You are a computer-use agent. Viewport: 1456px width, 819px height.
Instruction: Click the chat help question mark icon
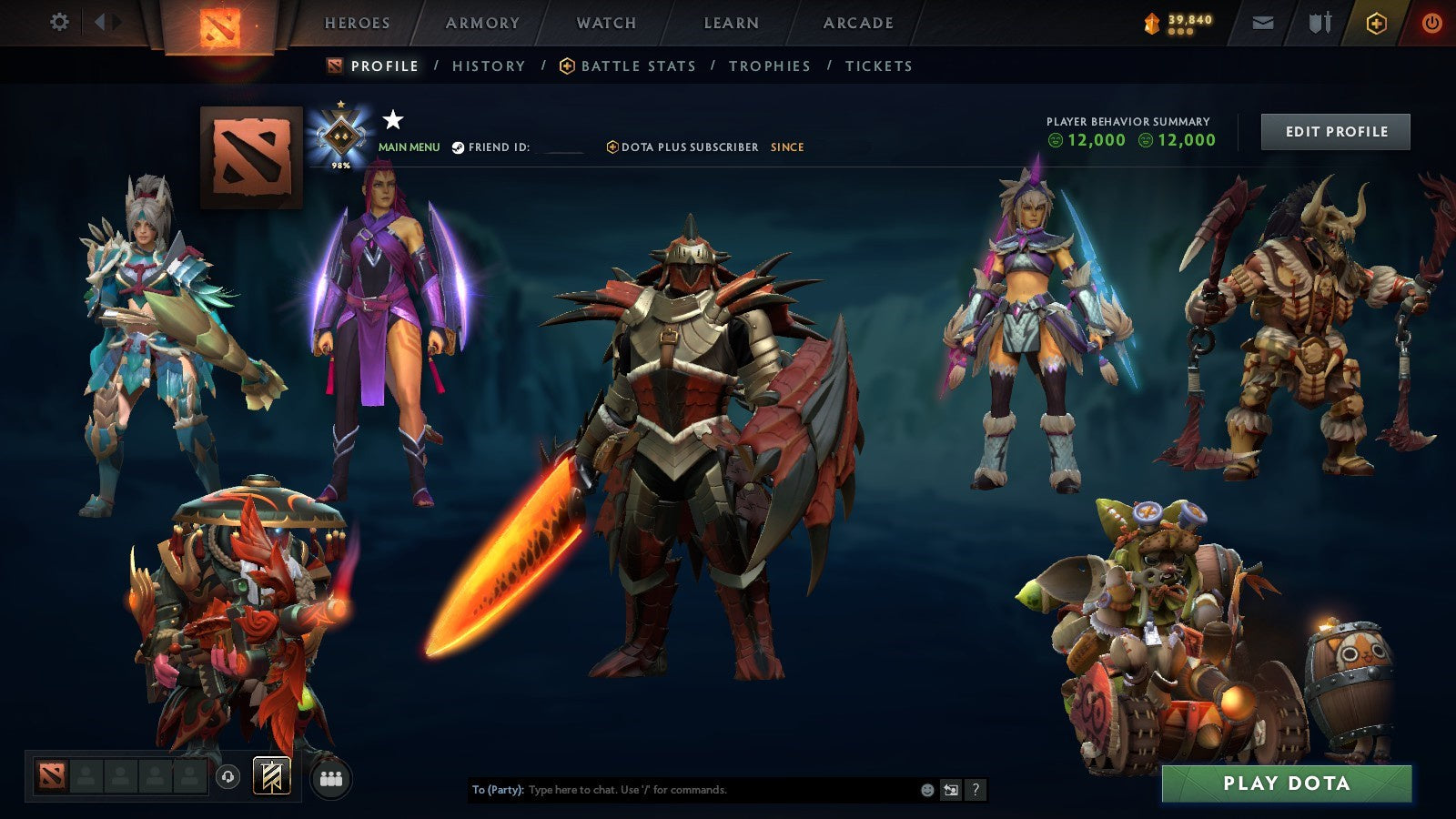click(976, 790)
